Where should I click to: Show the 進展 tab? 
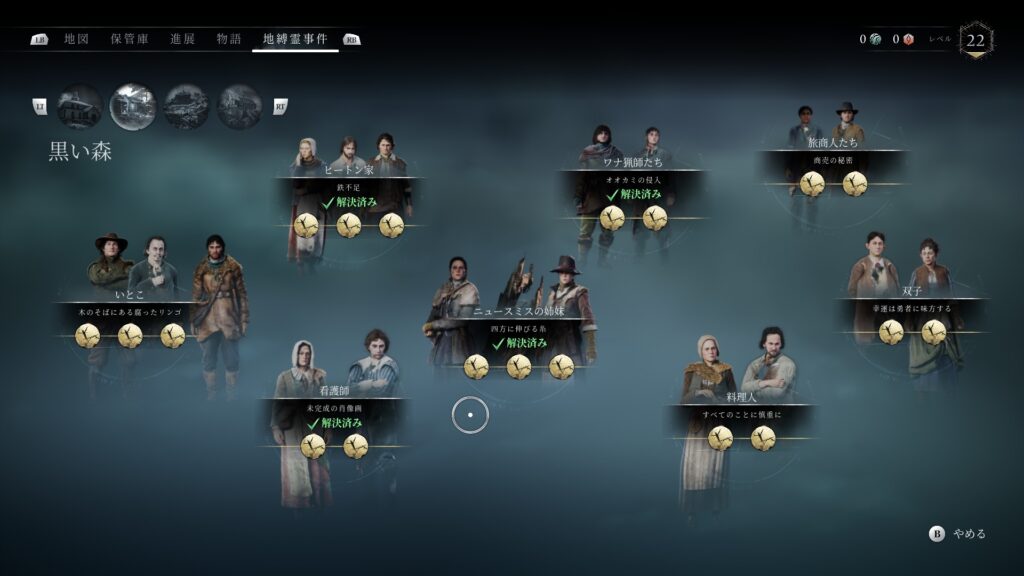[x=182, y=39]
